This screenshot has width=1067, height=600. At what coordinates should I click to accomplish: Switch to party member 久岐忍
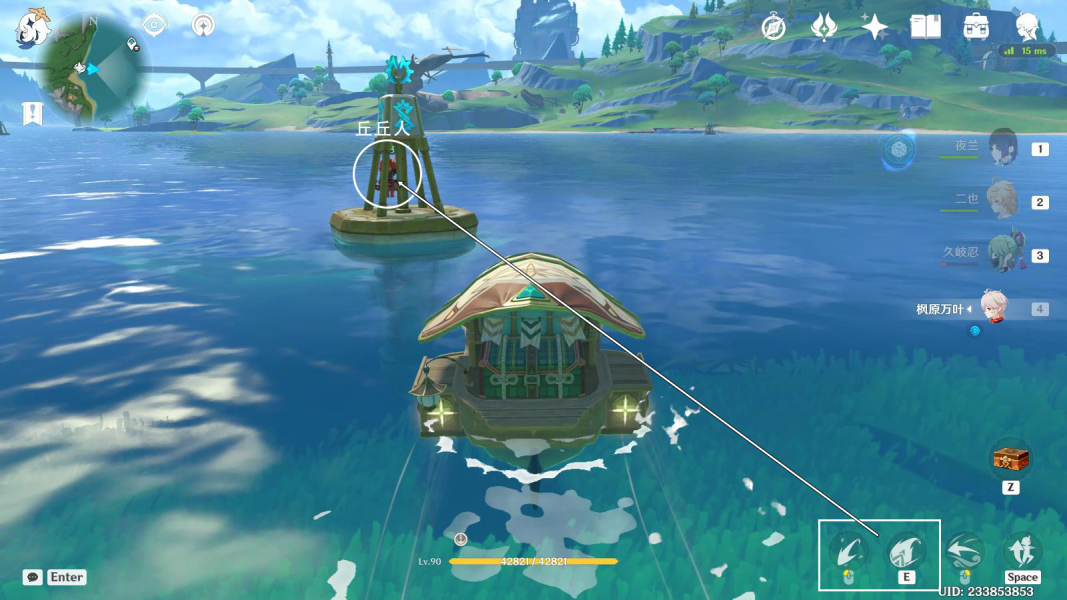click(x=1002, y=254)
